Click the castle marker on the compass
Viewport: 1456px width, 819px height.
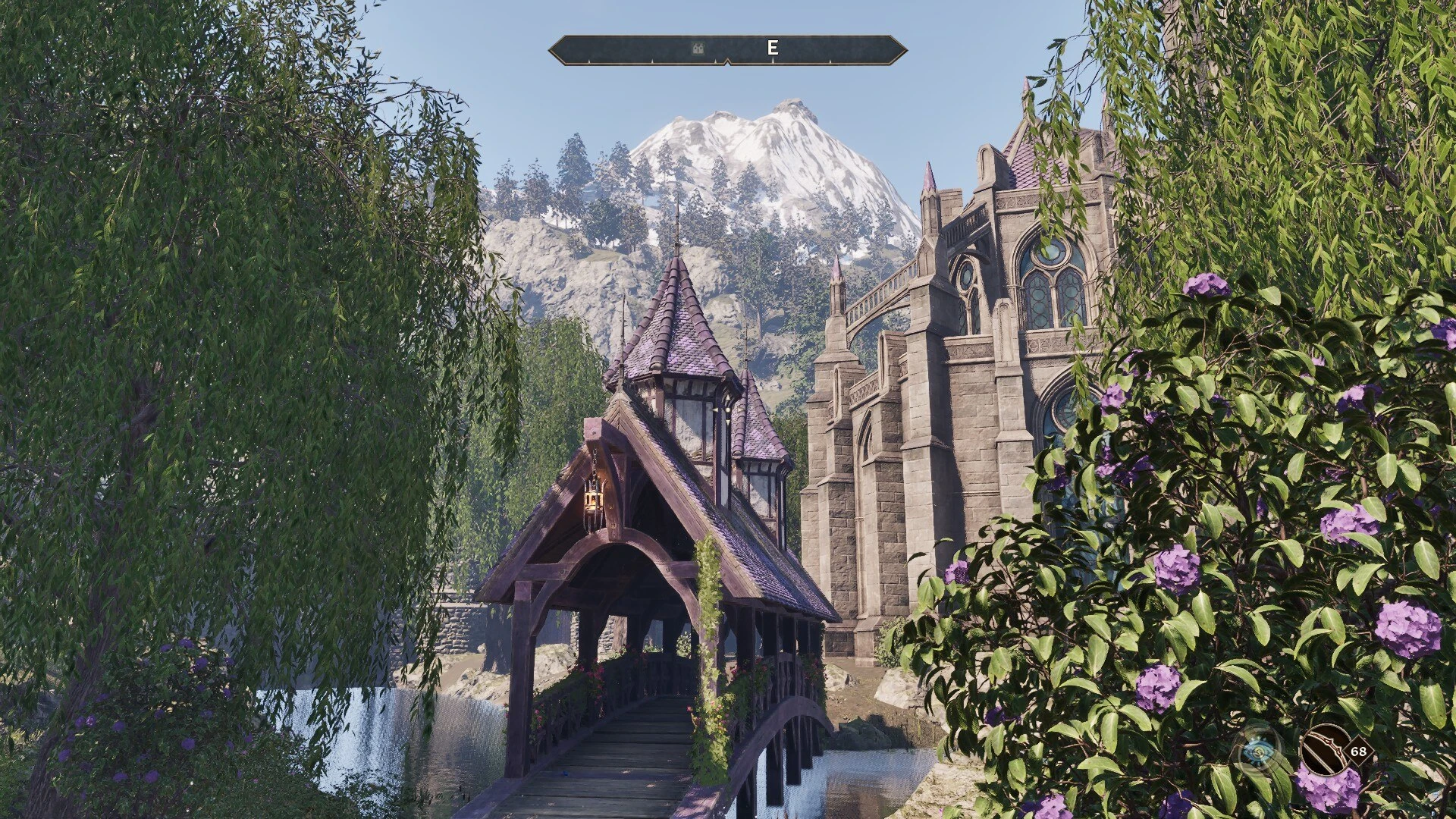point(698,49)
